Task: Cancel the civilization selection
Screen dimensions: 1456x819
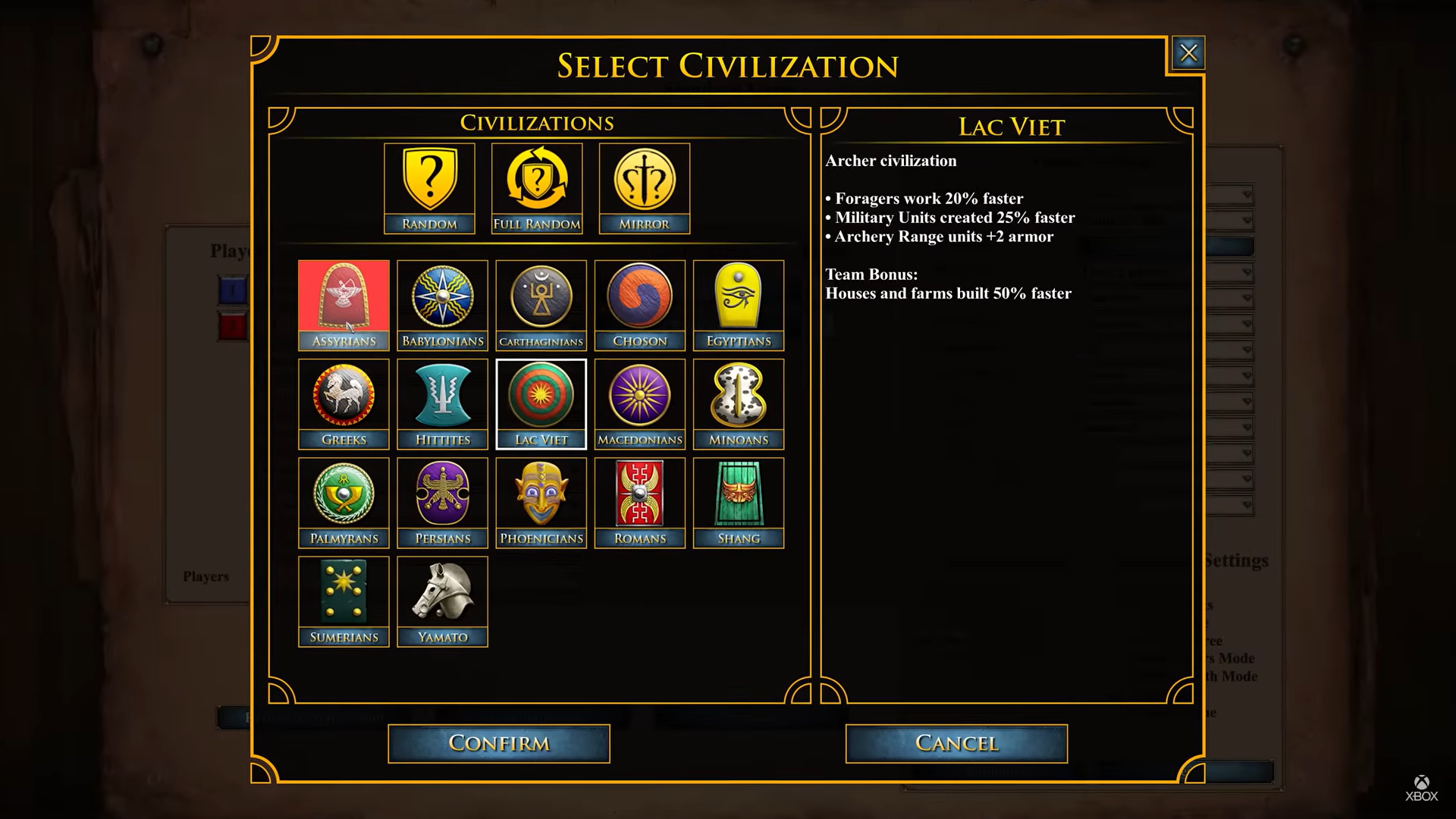Action: (956, 743)
